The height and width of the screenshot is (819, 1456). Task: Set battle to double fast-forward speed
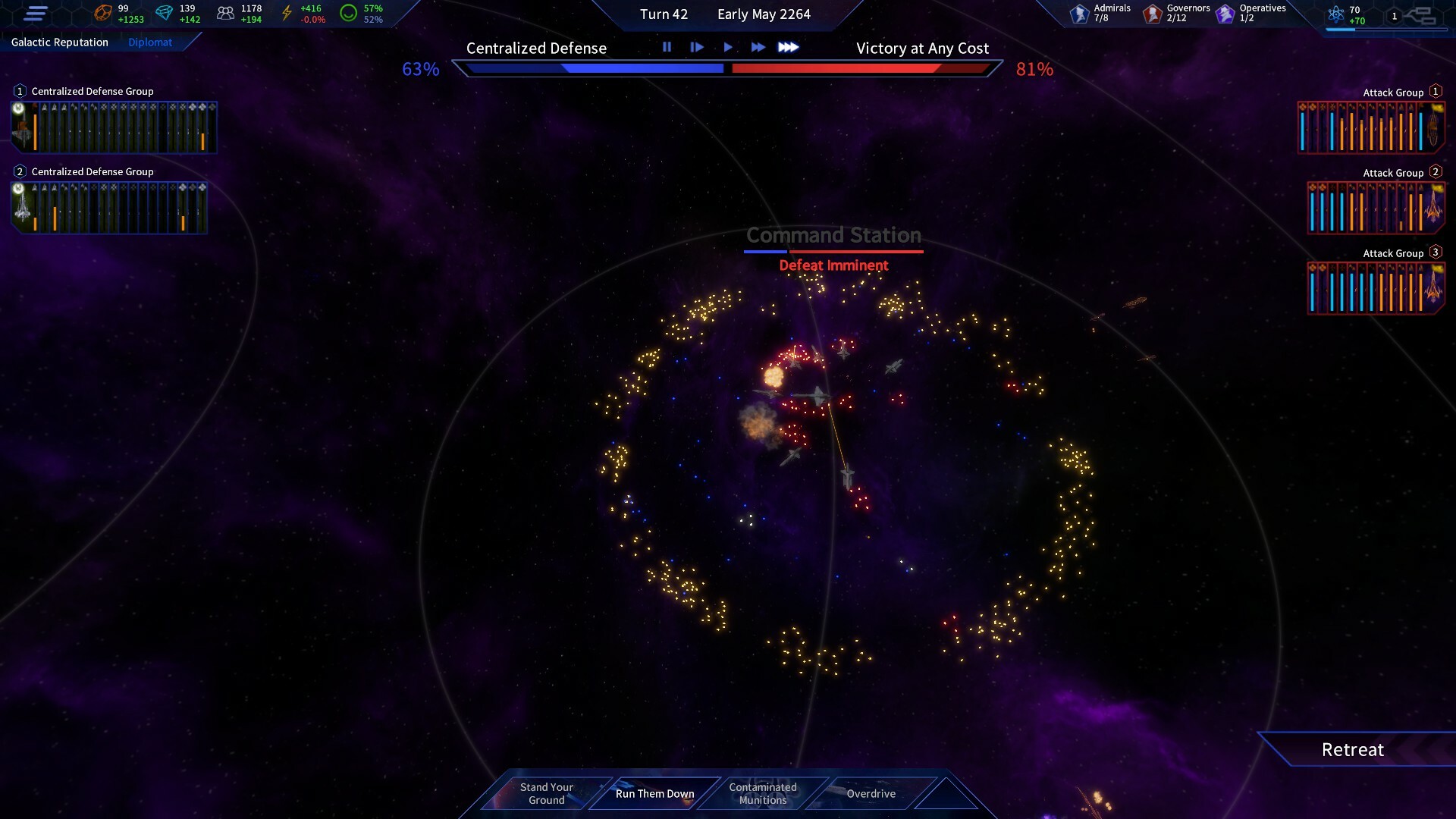(x=758, y=47)
